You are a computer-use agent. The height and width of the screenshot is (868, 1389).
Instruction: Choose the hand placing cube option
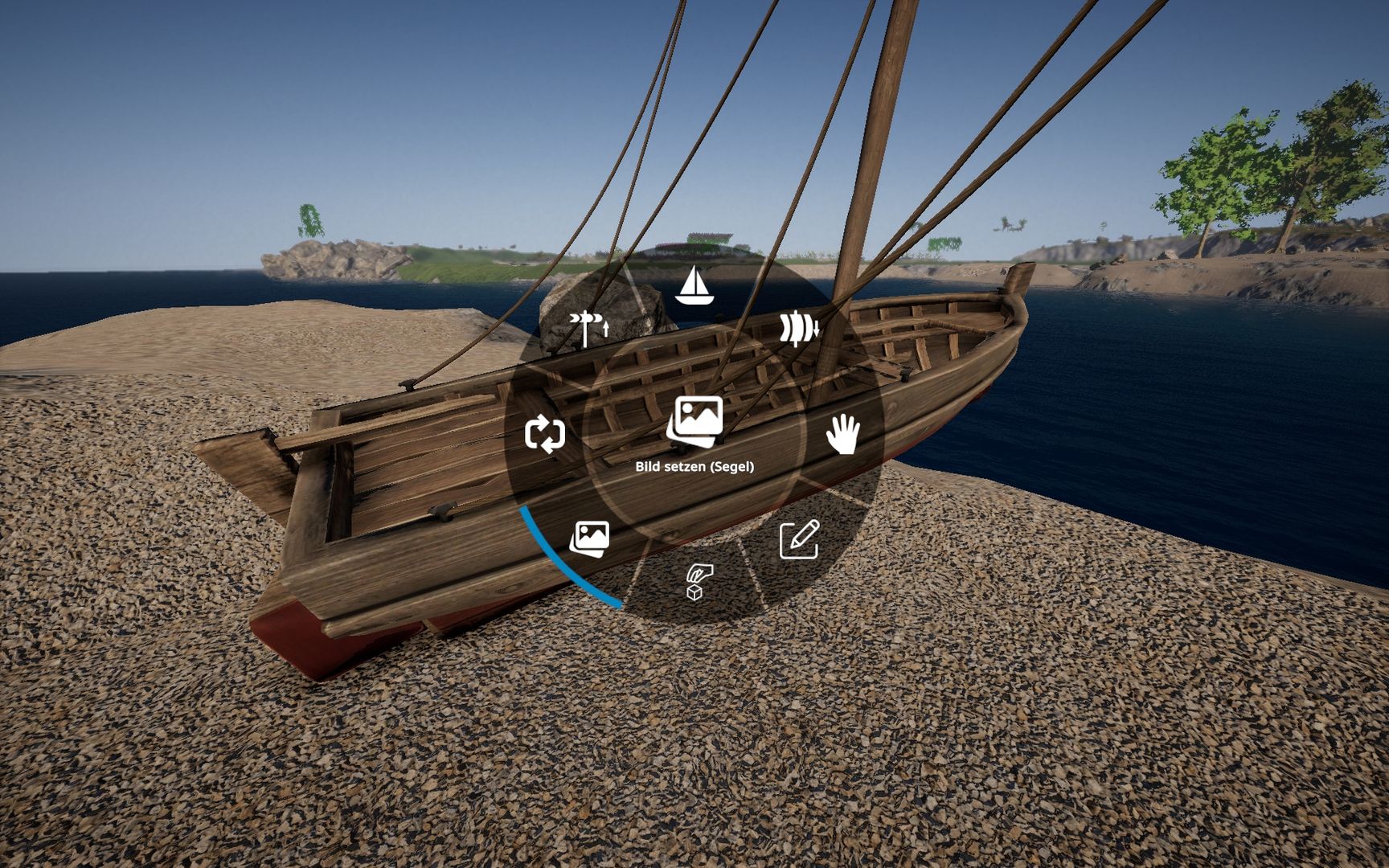coord(697,581)
